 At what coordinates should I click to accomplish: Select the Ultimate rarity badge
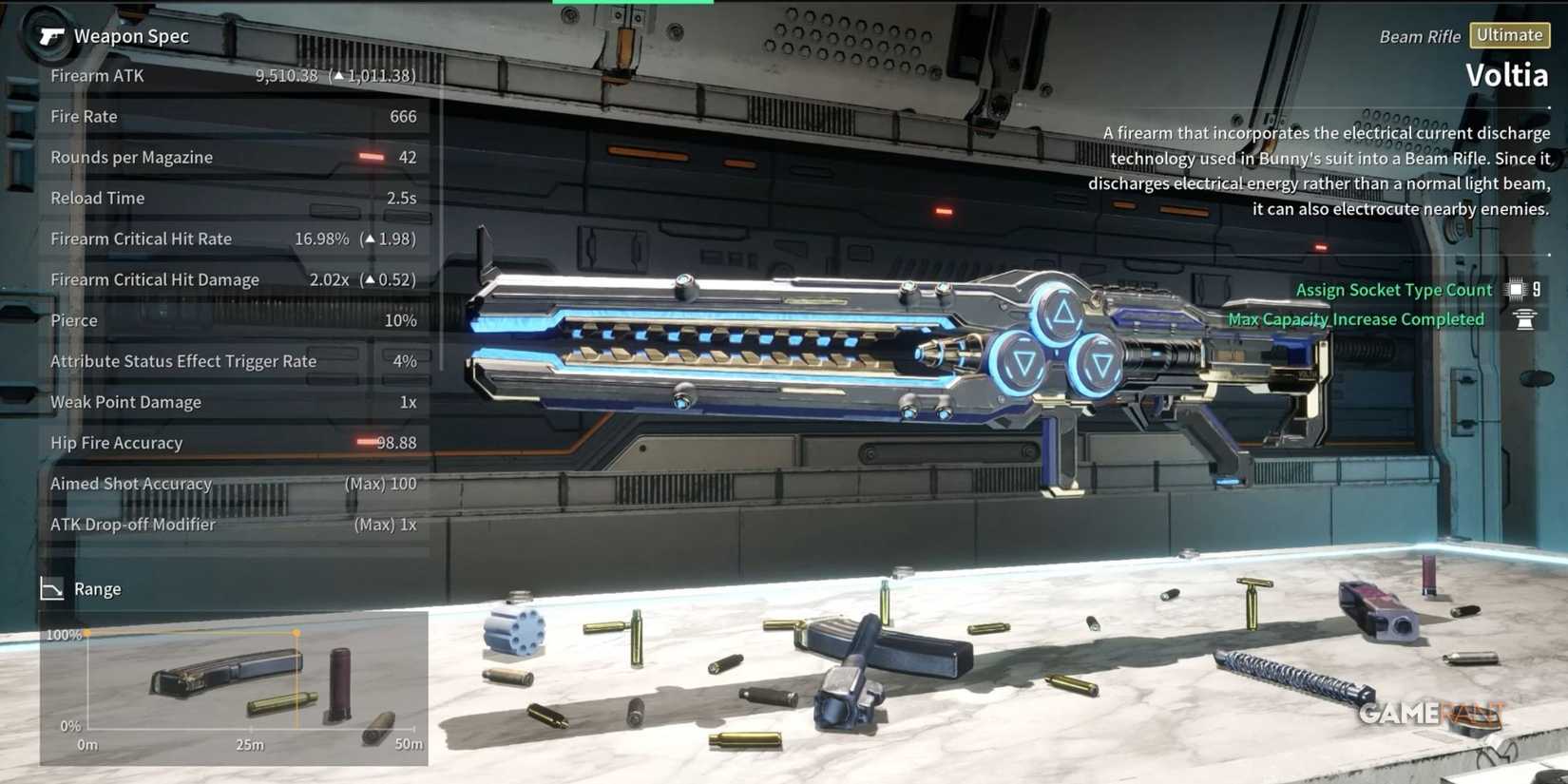coord(1510,35)
